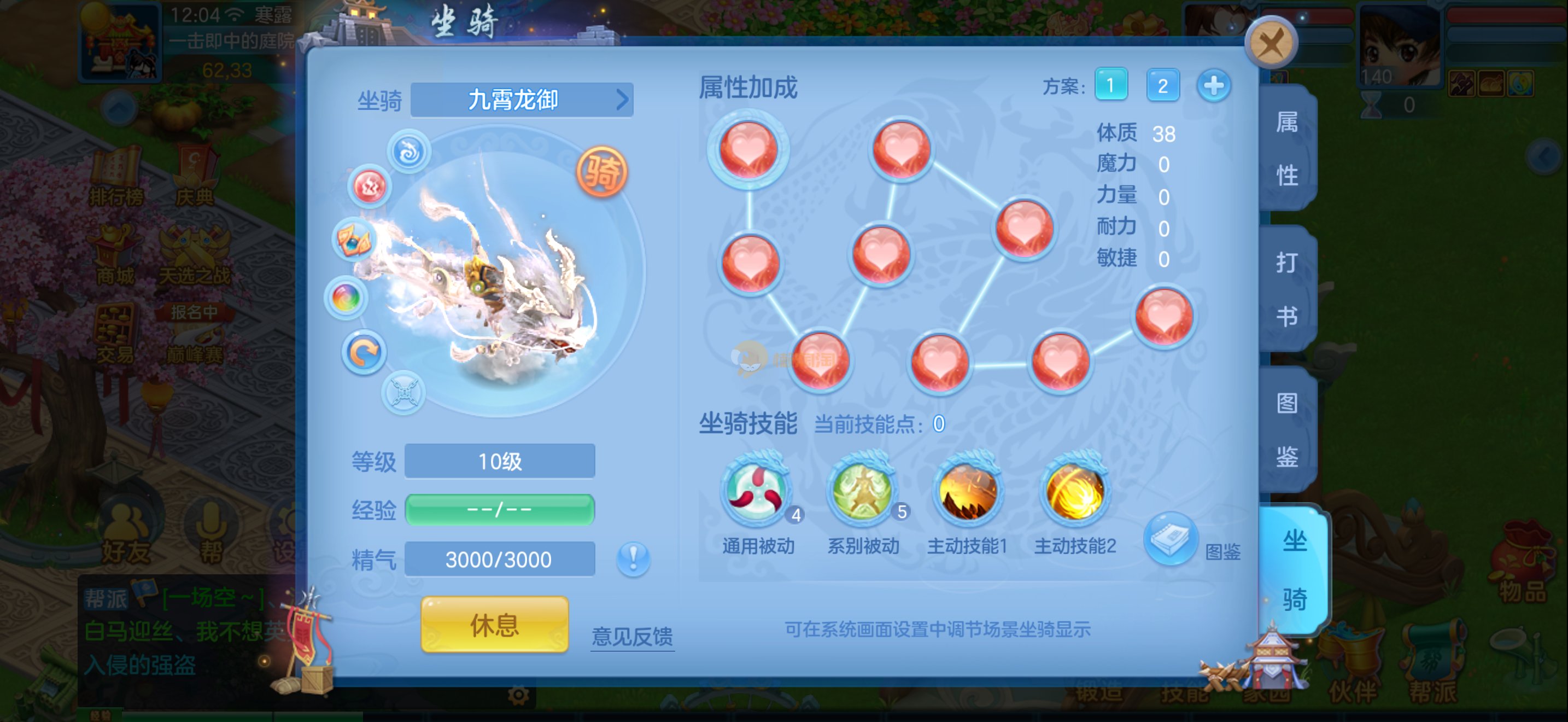Add a new scheme with plus button
Image resolution: width=1568 pixels, height=722 pixels.
(1213, 85)
